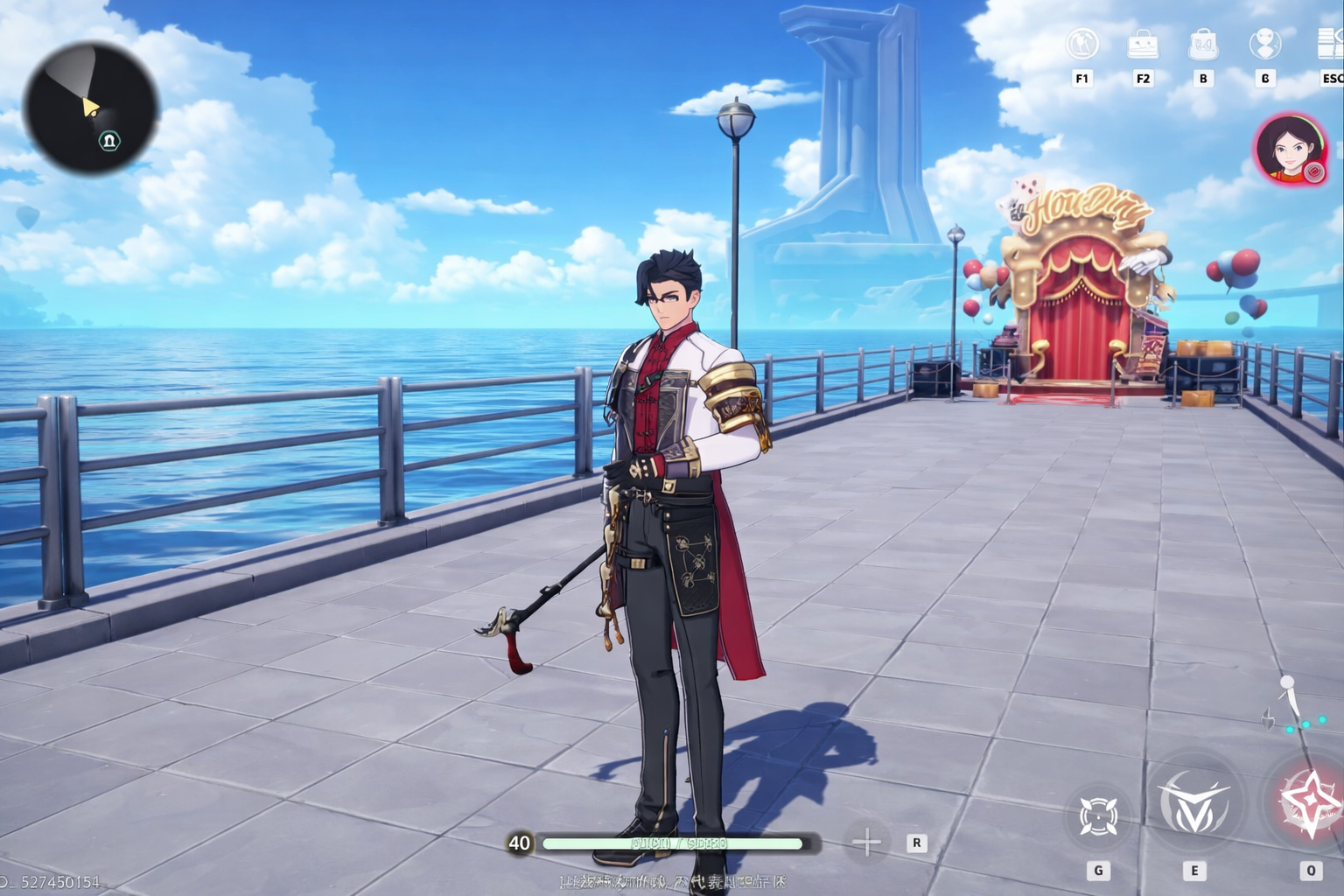
Task: Open the stacked books menu icon
Action: pyautogui.click(x=1330, y=44)
